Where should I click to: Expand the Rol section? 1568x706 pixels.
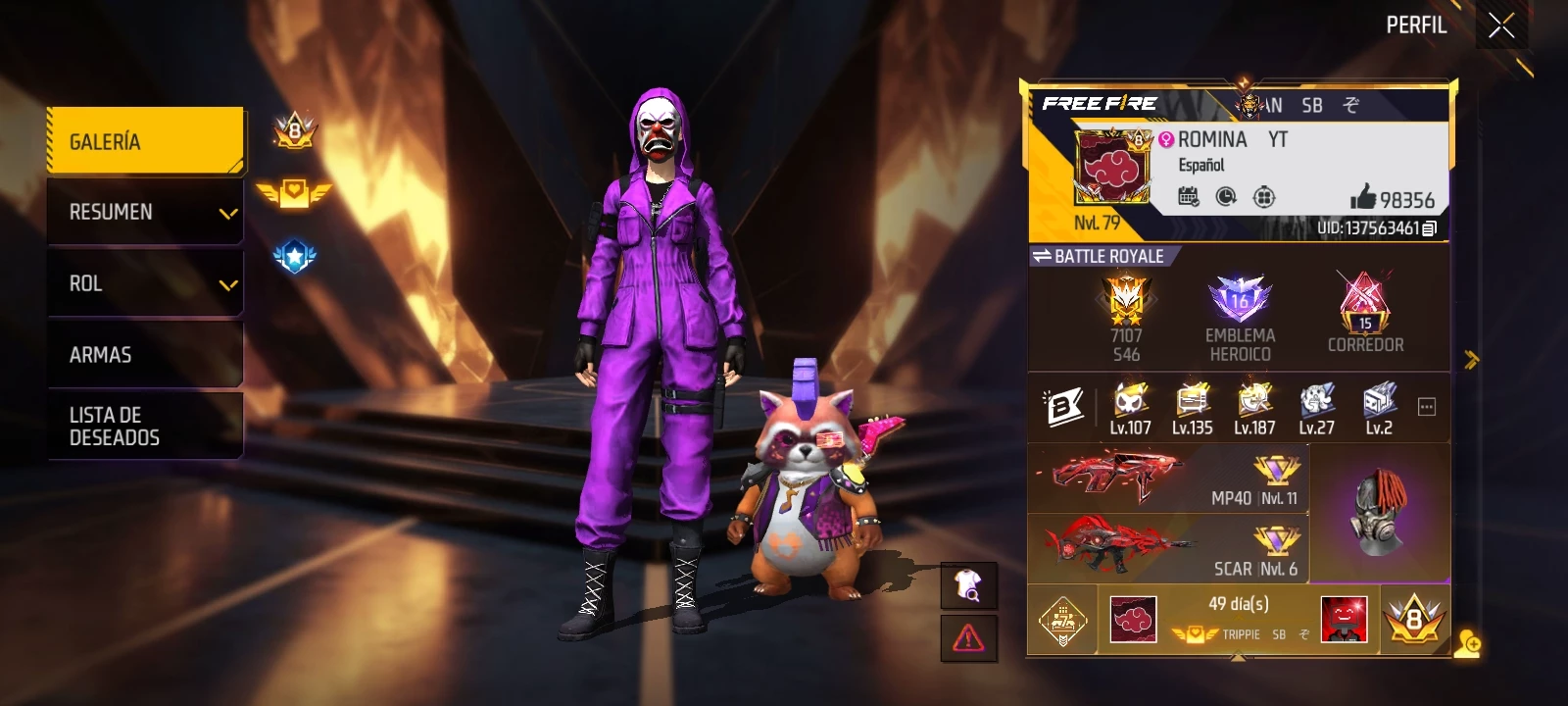coord(145,283)
